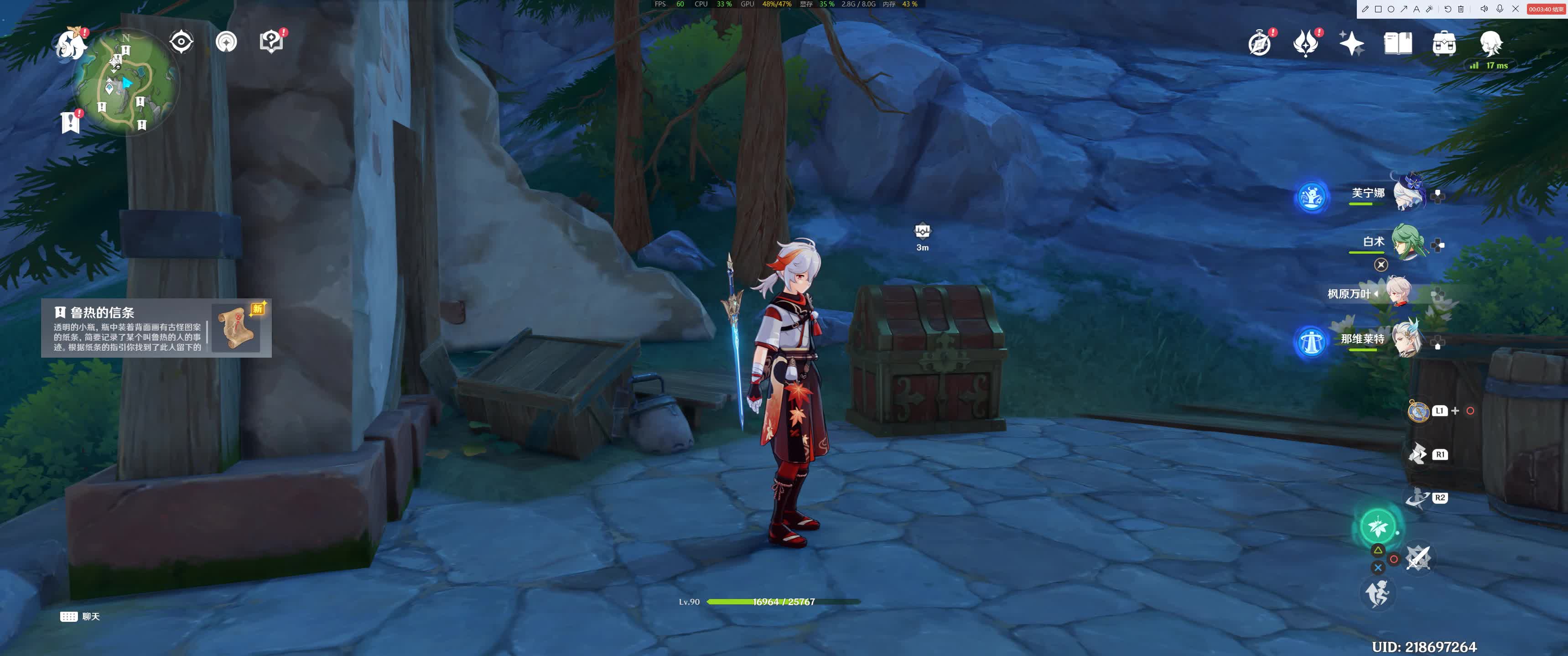Open the Wish star icon

point(1351,44)
